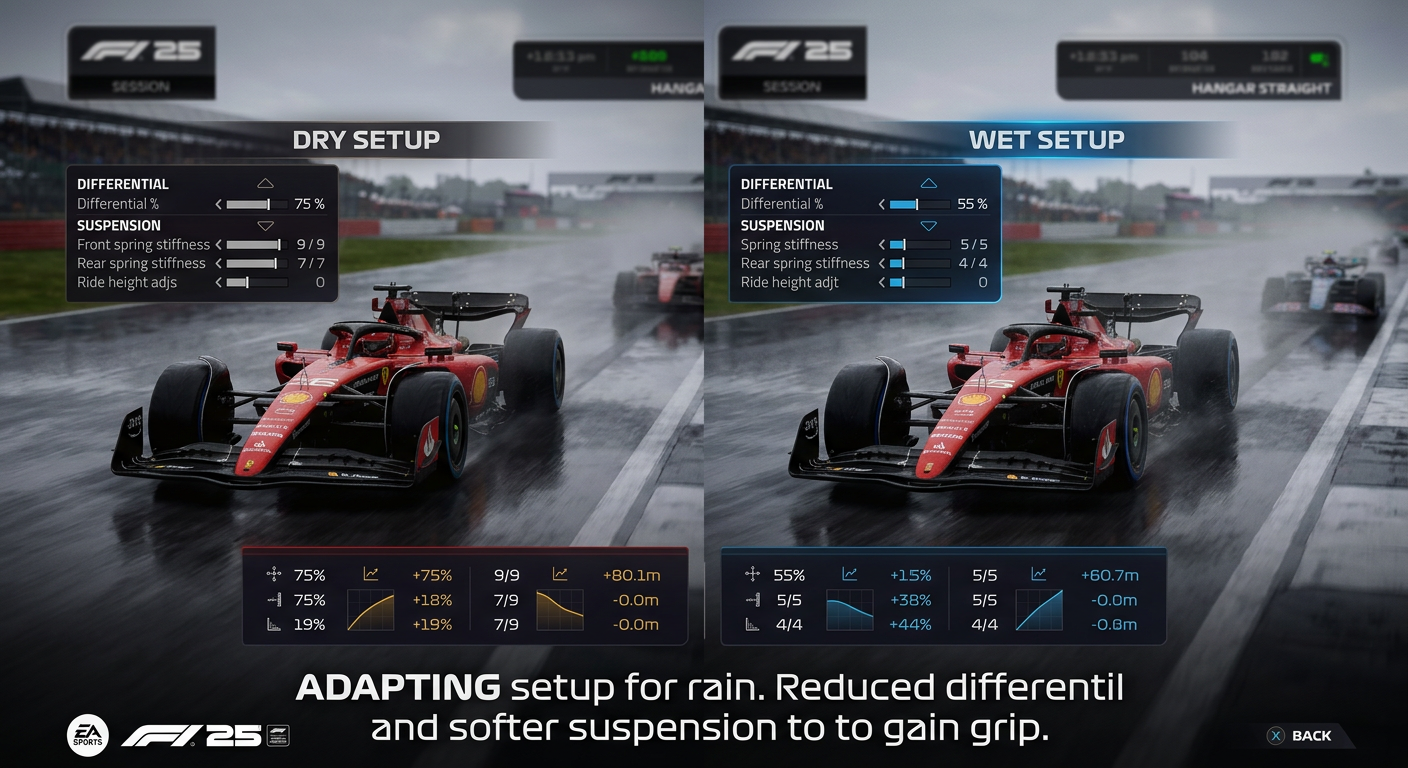Lower the wet setup front spring stiffness
This screenshot has height=768, width=1408.
[884, 244]
